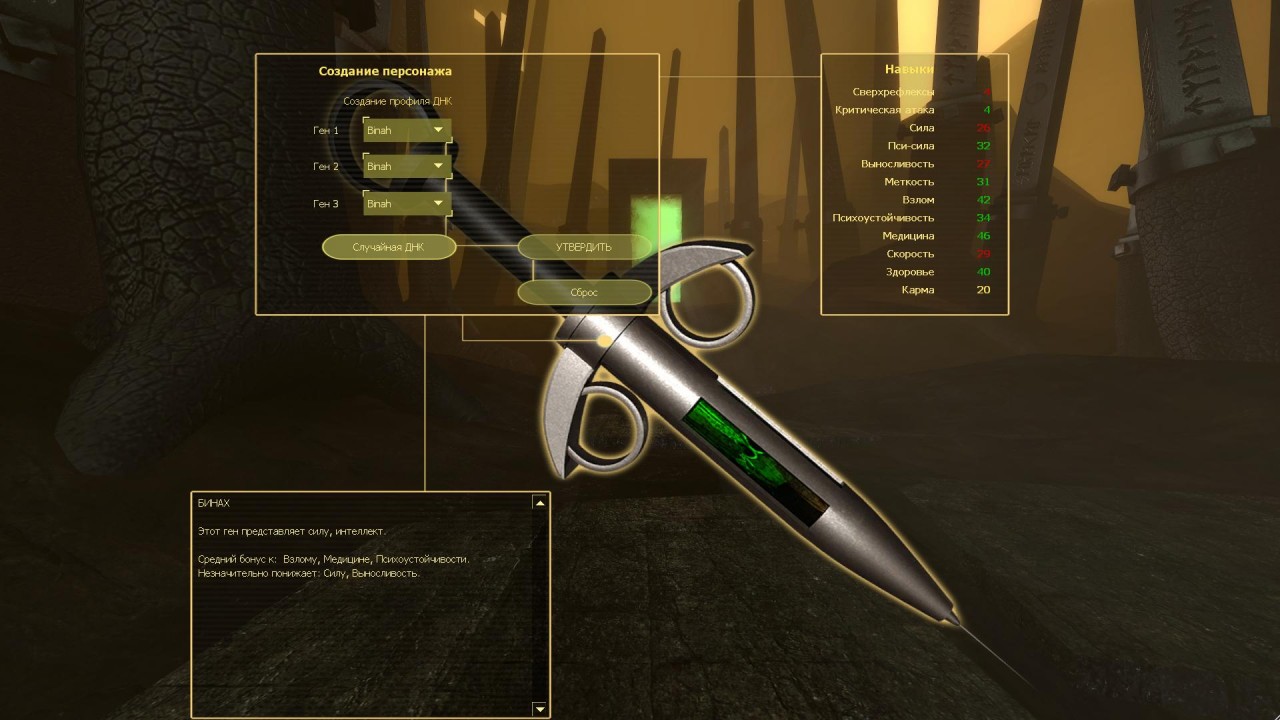Generate random DNA with Случайная ДНК
Viewport: 1280px width, 720px height.
[389, 247]
